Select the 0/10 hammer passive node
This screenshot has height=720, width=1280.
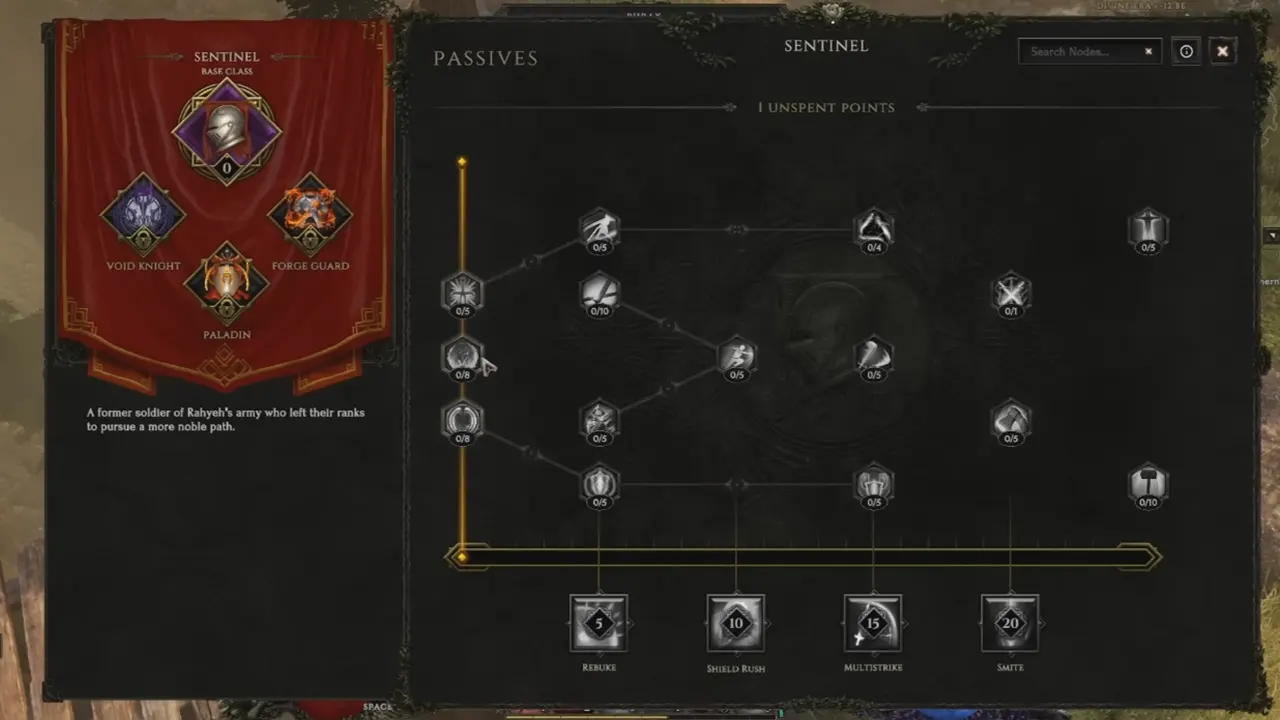(1147, 487)
